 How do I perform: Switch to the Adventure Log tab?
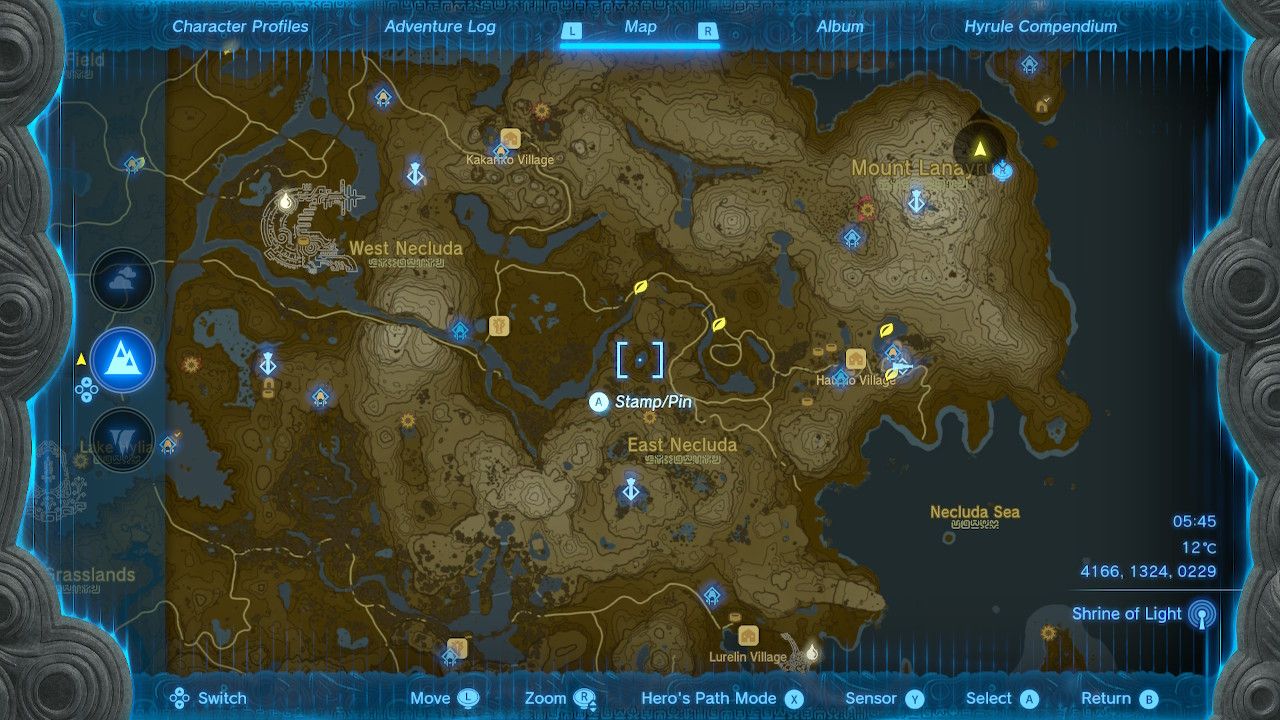[438, 27]
